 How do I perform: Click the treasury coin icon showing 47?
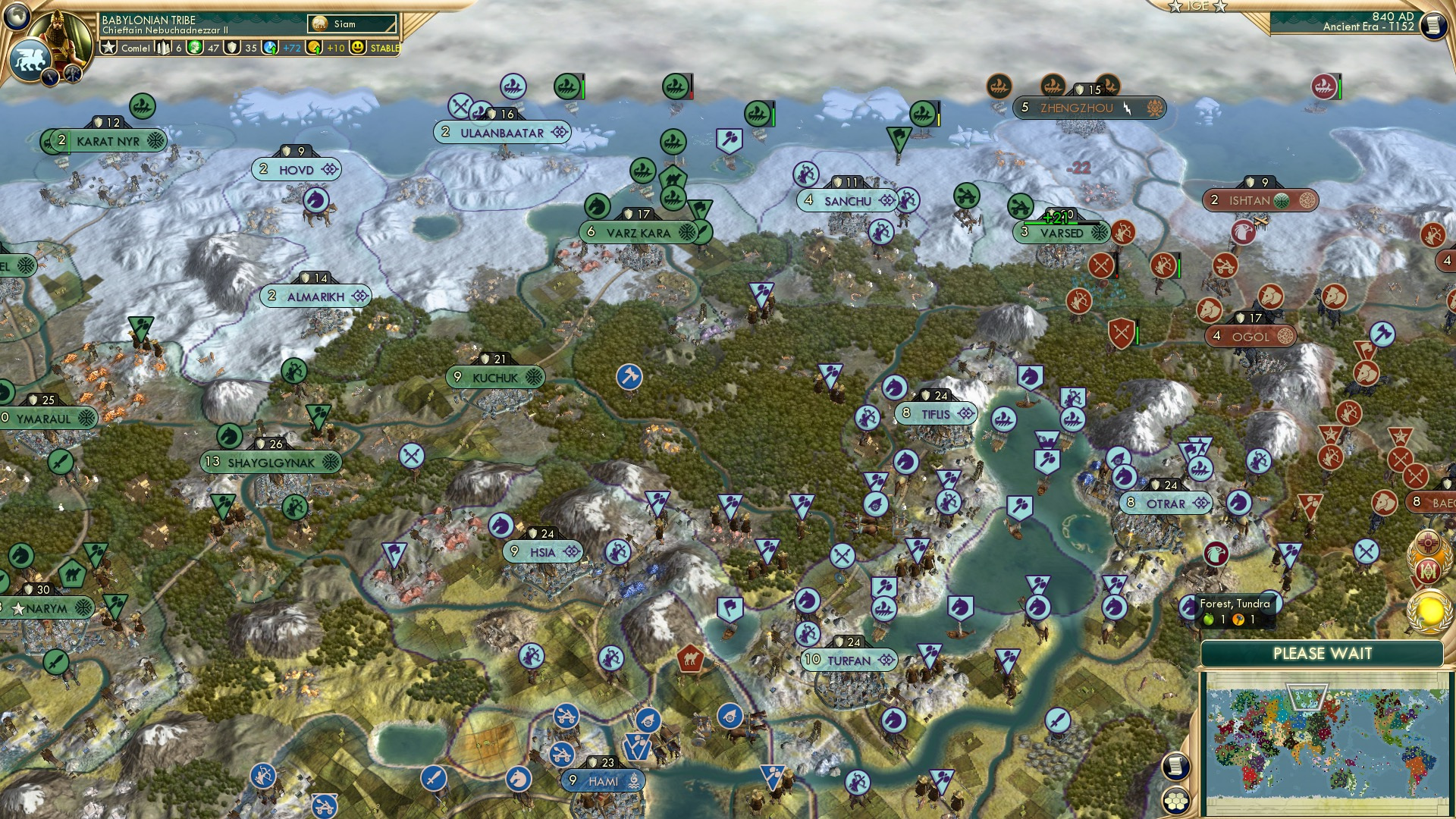coord(193,48)
